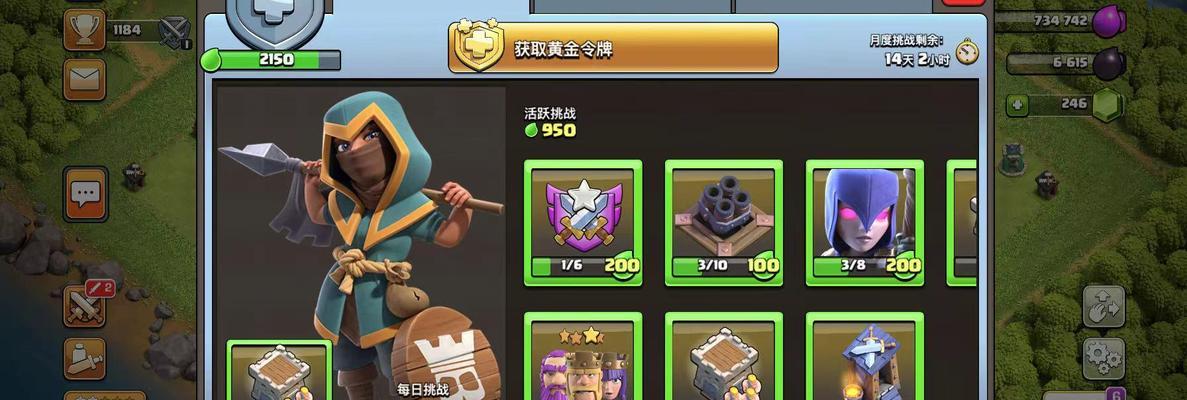Close the challenges window with red button
This screenshot has height=400, width=1187.
pos(963,5)
